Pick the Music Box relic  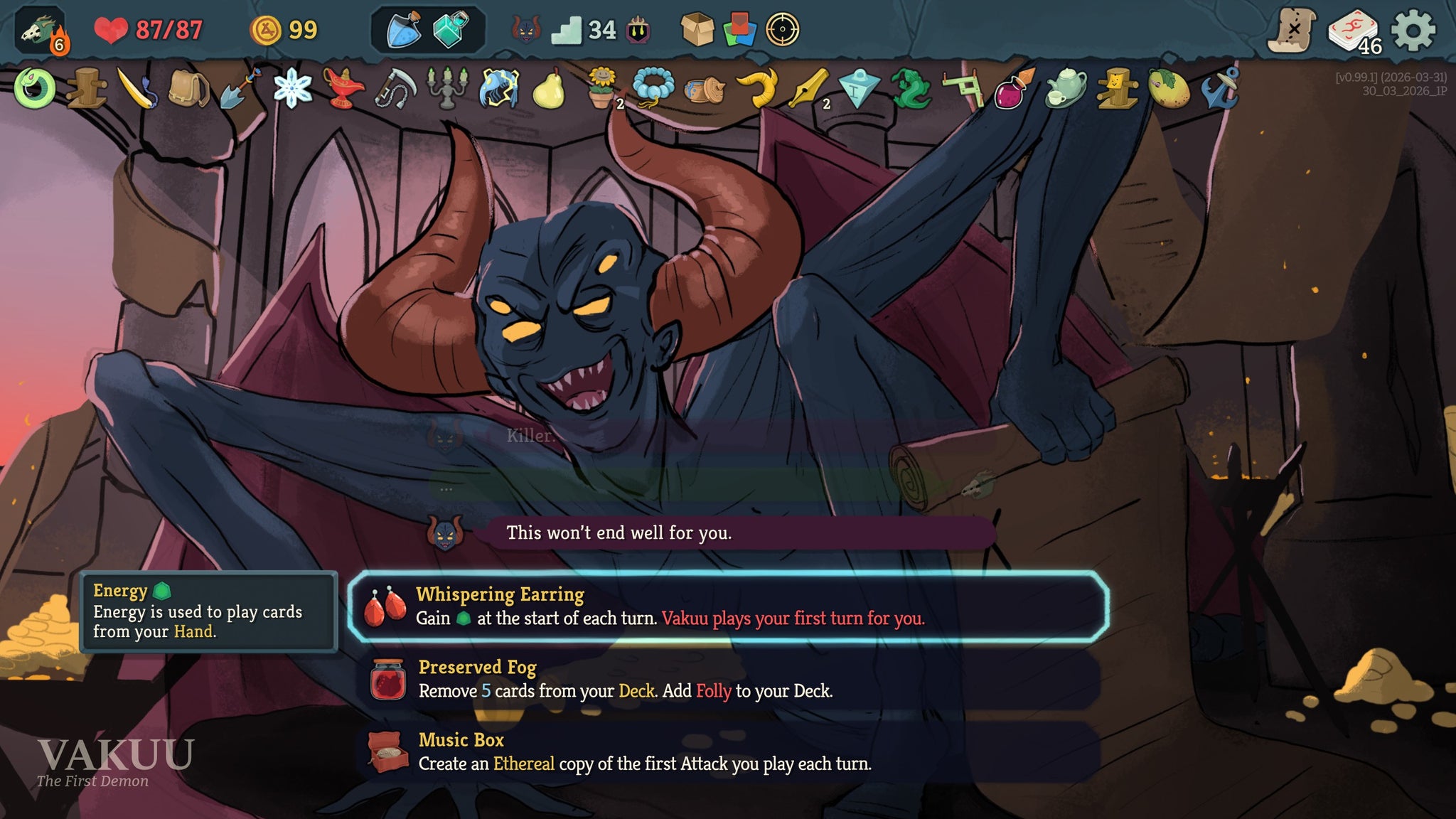[727, 752]
